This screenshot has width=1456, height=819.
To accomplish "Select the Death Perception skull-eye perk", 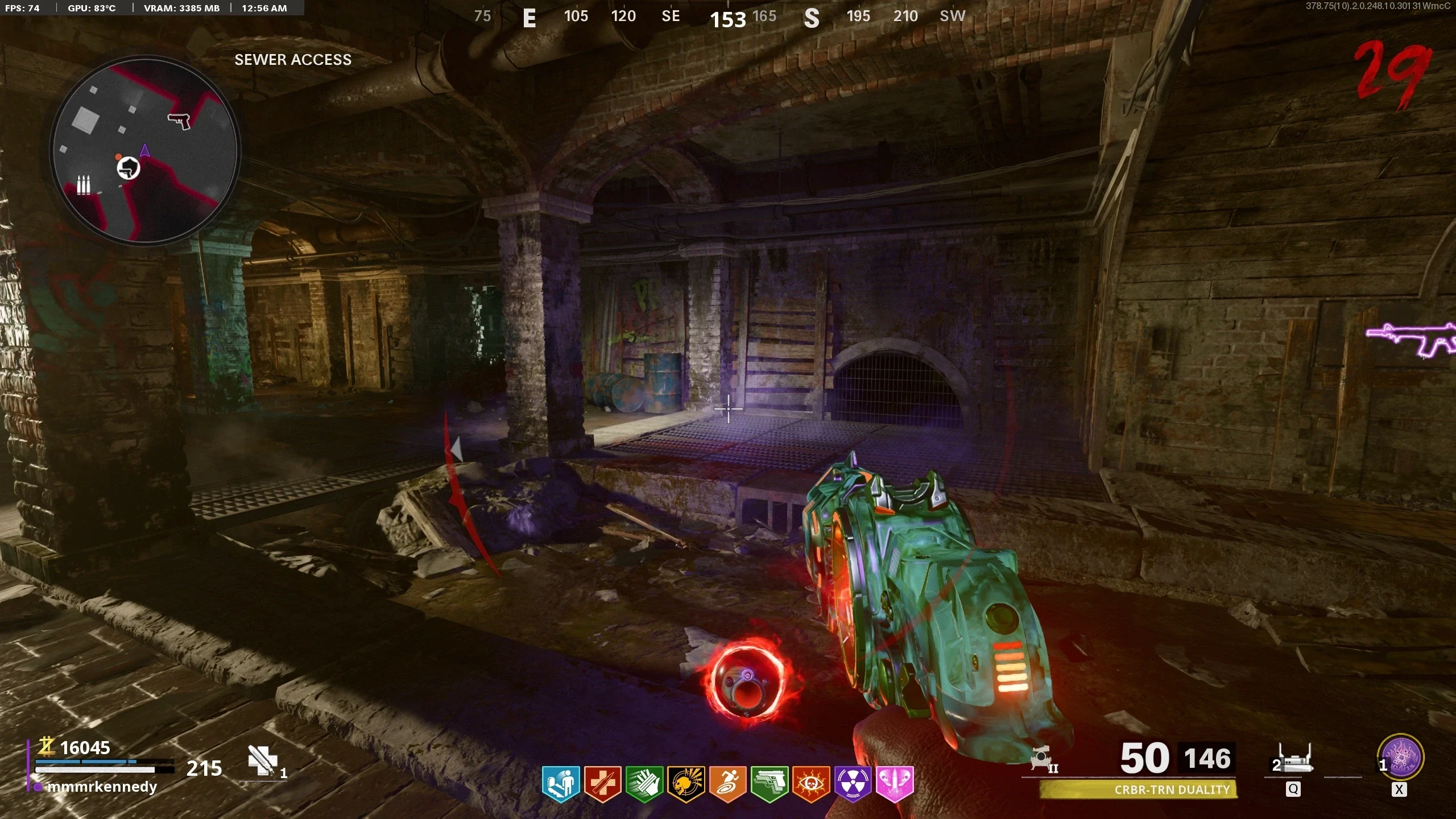I will coord(811,784).
